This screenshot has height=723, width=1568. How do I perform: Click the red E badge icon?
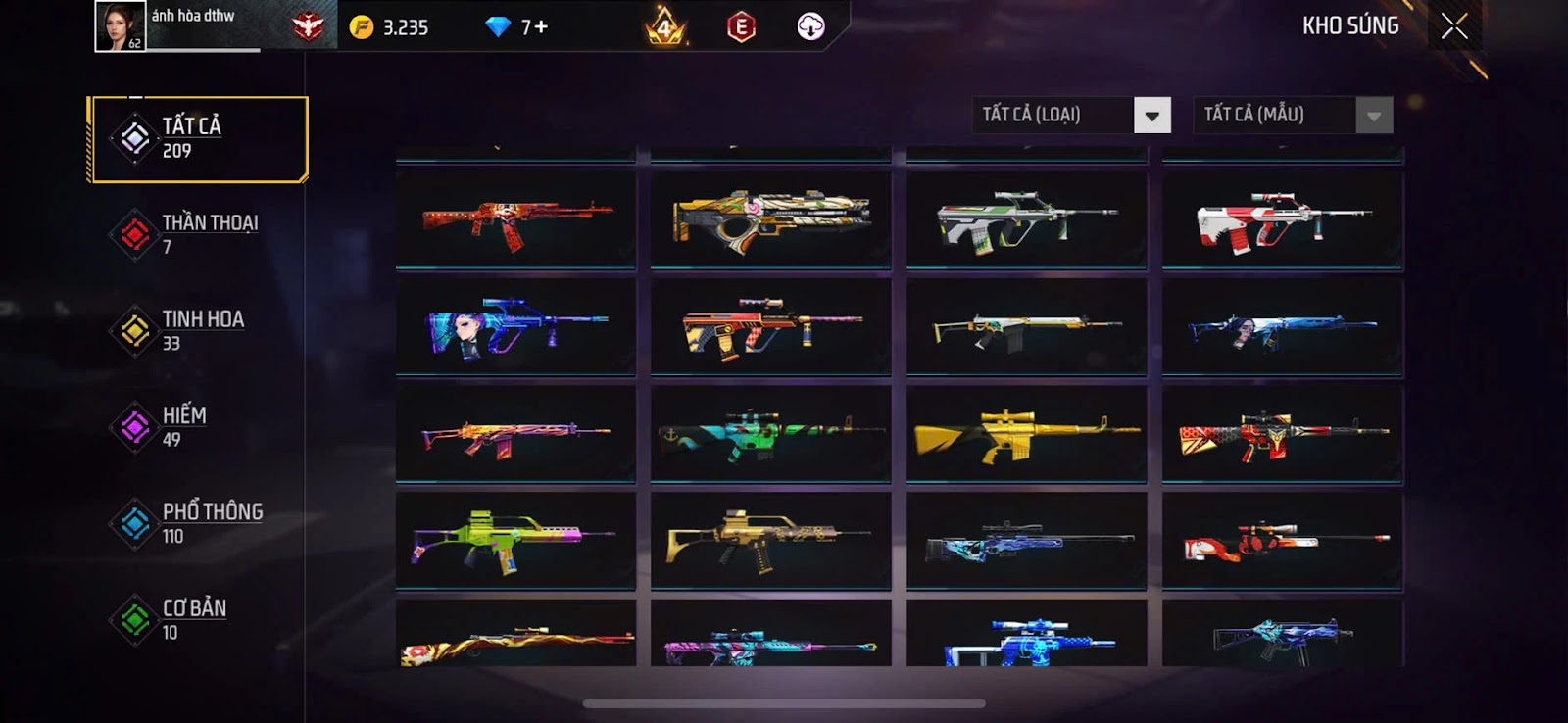point(741,27)
